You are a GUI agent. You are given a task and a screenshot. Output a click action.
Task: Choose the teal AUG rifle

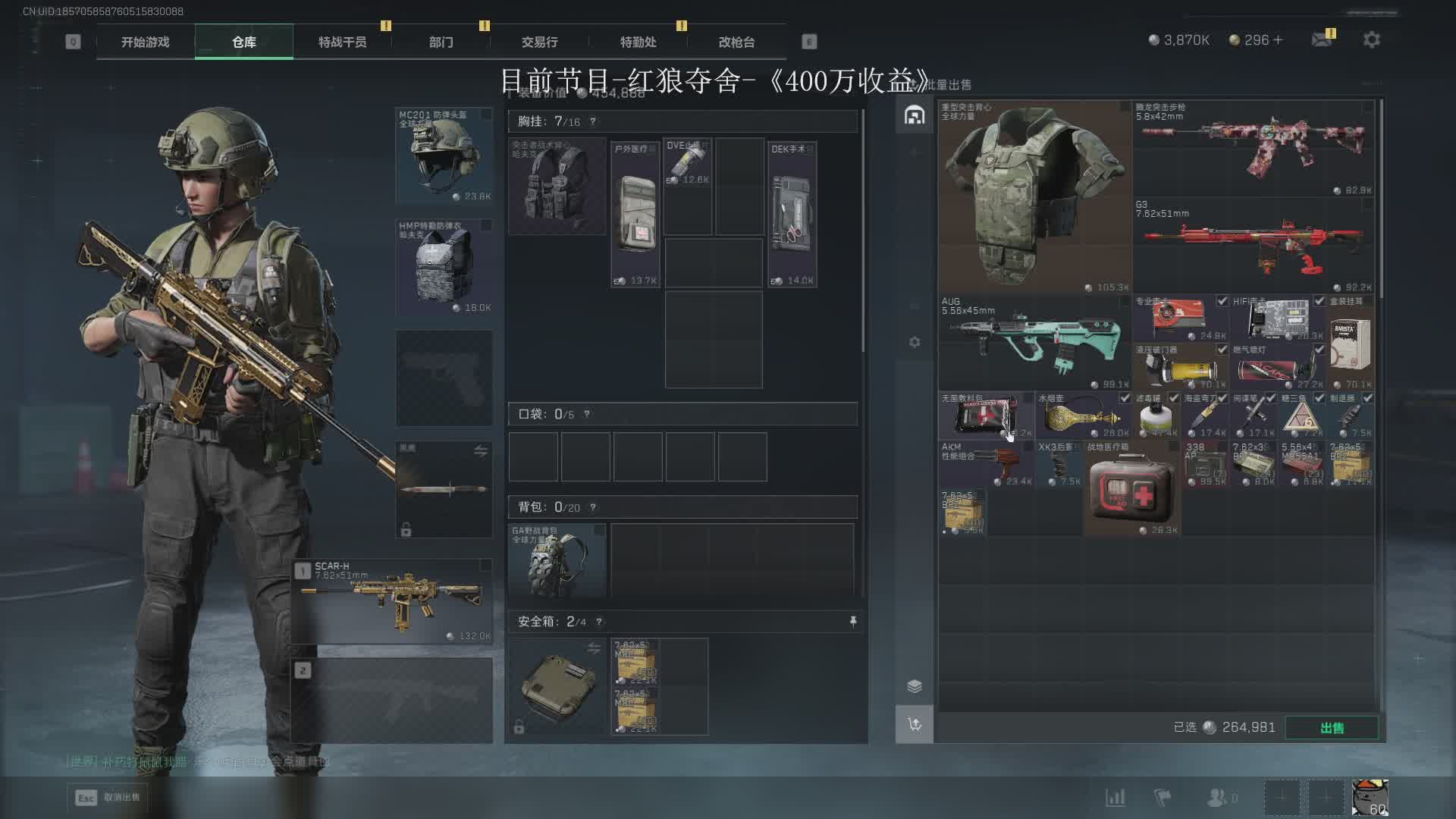coord(1034,343)
